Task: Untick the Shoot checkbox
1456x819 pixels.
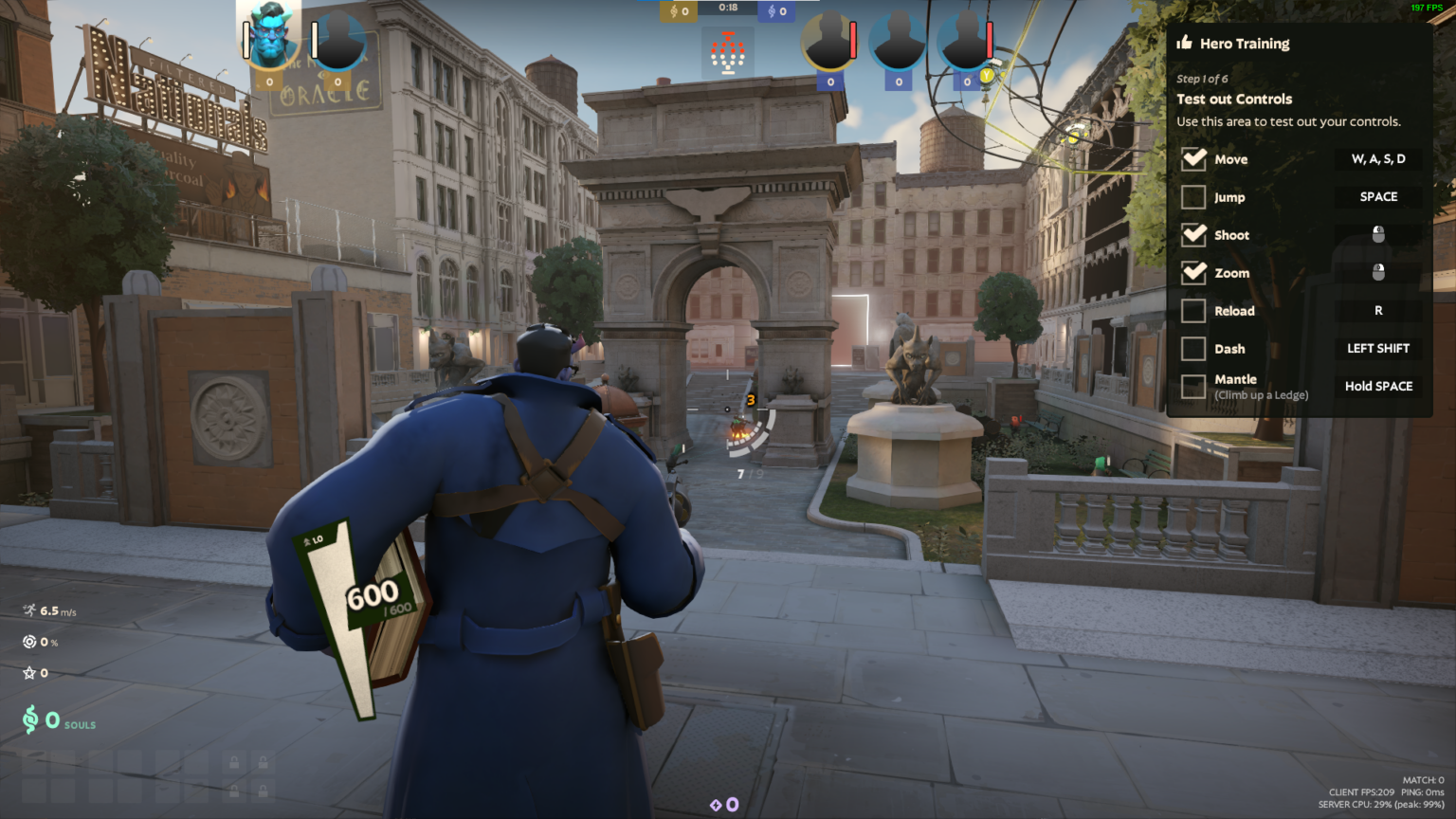Action: click(x=1193, y=235)
